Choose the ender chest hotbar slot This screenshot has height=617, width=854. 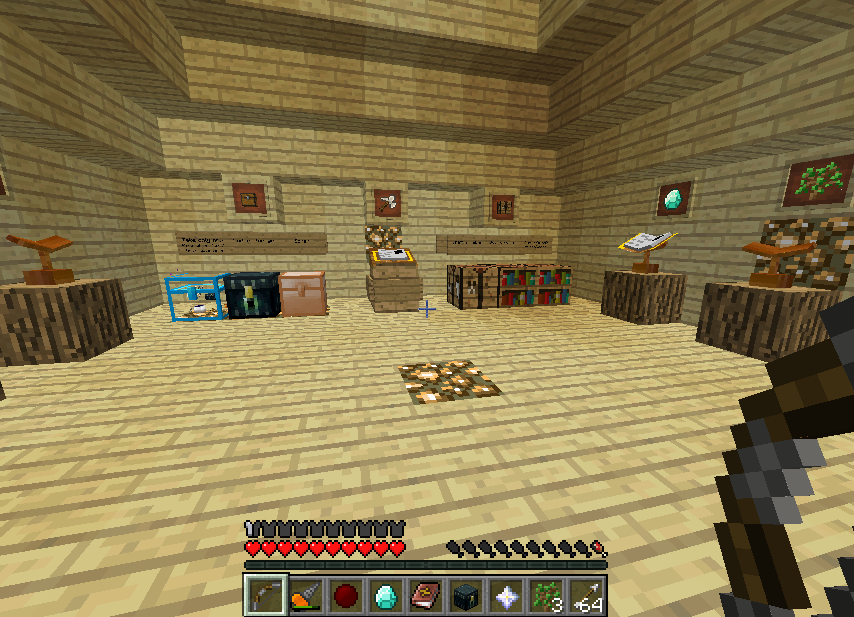click(x=466, y=596)
